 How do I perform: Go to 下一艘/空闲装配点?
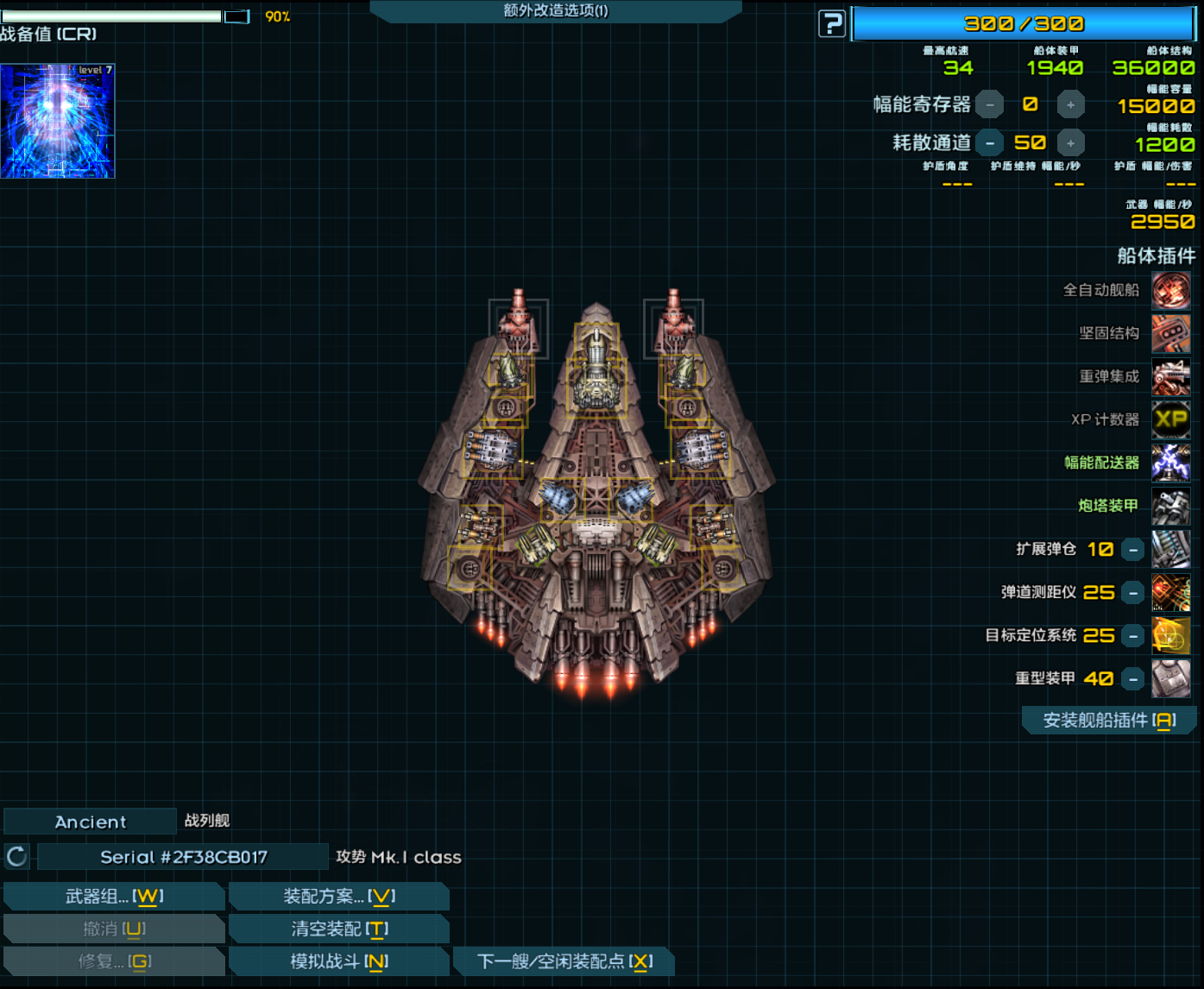pyautogui.click(x=564, y=961)
